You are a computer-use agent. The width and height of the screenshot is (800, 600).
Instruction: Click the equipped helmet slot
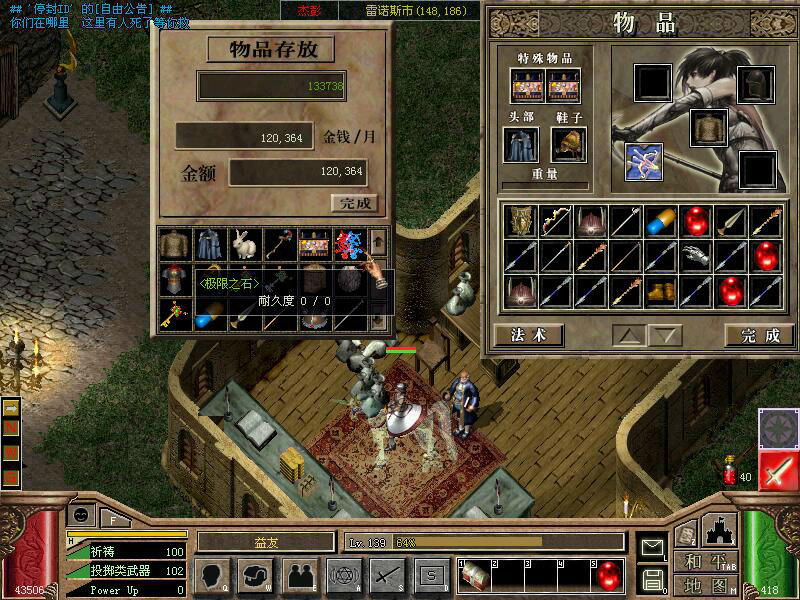[756, 84]
